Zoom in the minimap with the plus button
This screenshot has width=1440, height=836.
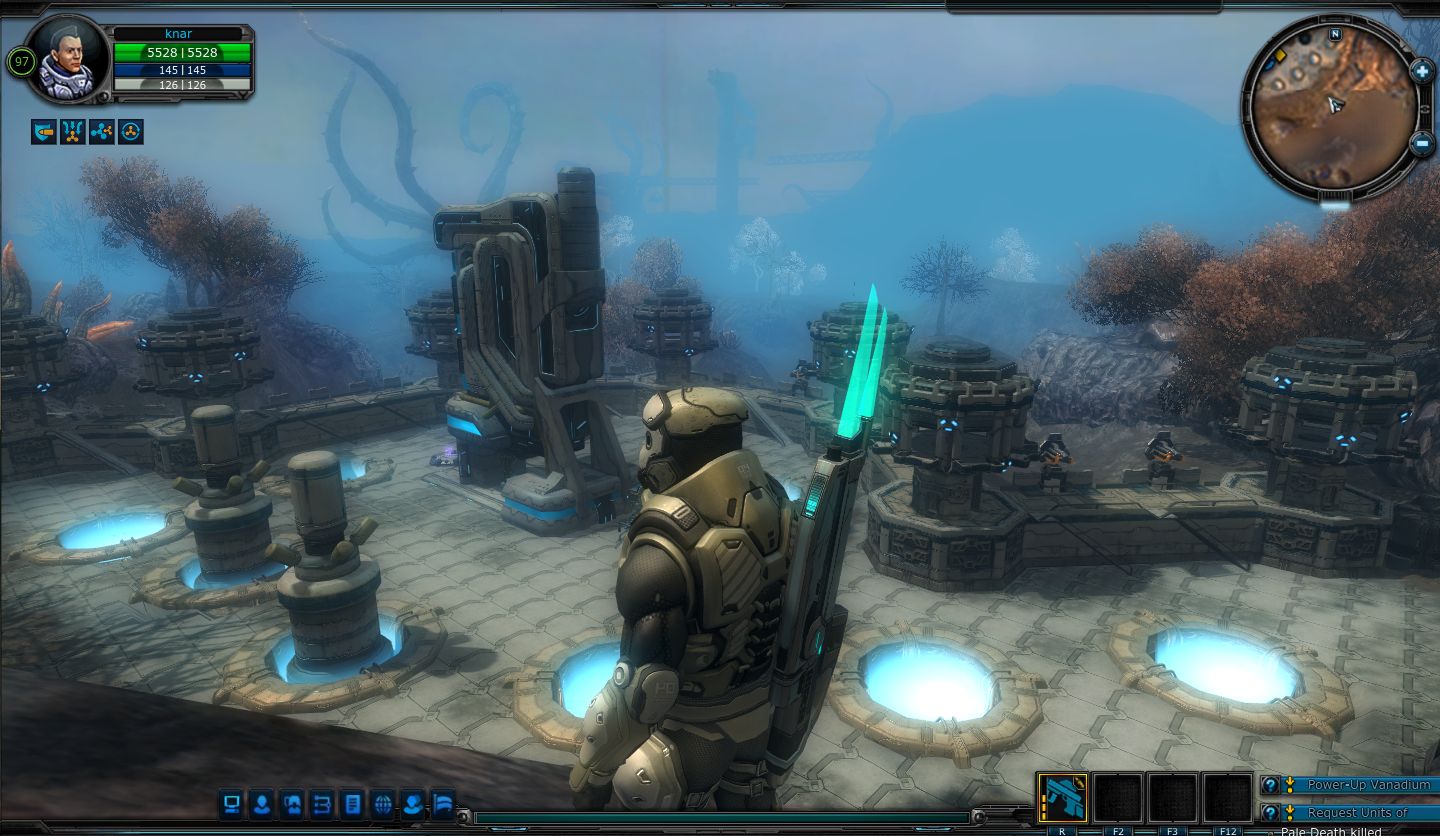coord(1422,71)
